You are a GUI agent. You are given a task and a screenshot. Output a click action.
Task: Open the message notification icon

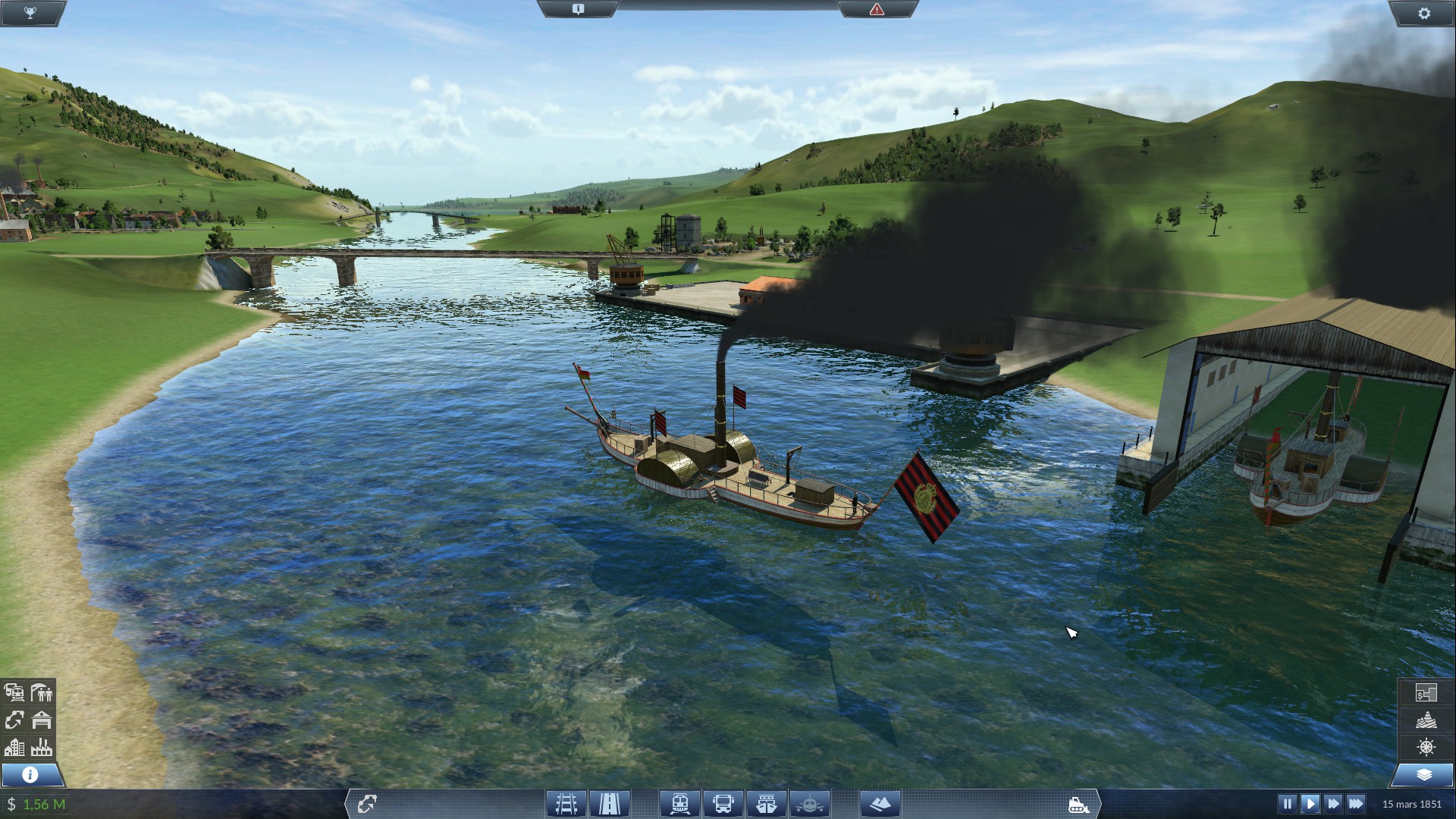(578, 9)
